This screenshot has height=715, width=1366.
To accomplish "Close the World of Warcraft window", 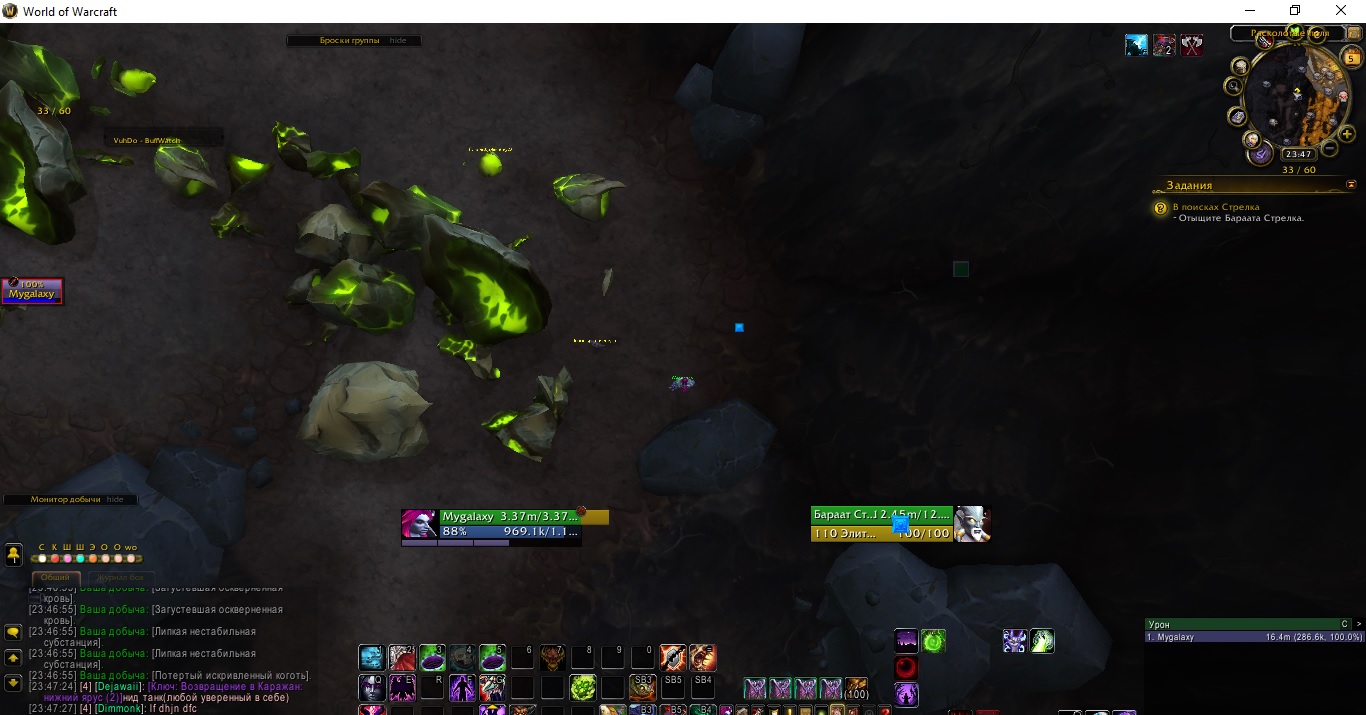I will [x=1341, y=11].
